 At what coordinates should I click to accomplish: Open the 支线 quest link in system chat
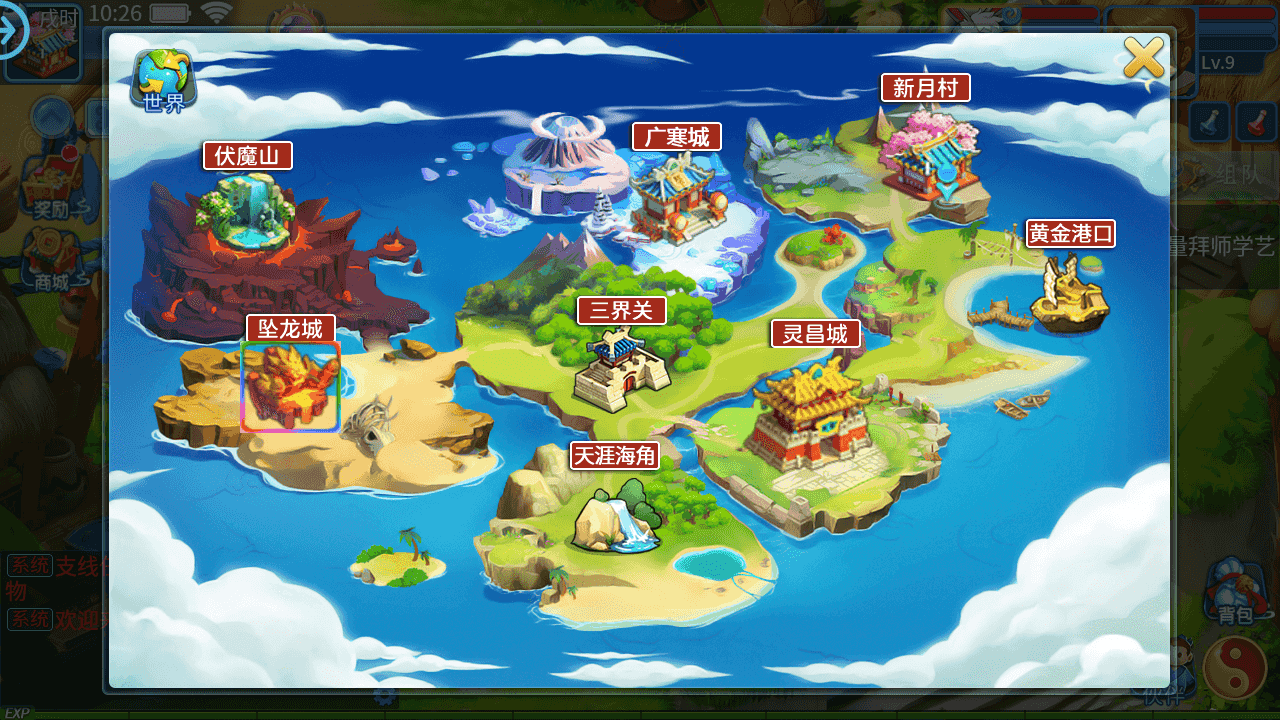tap(78, 566)
